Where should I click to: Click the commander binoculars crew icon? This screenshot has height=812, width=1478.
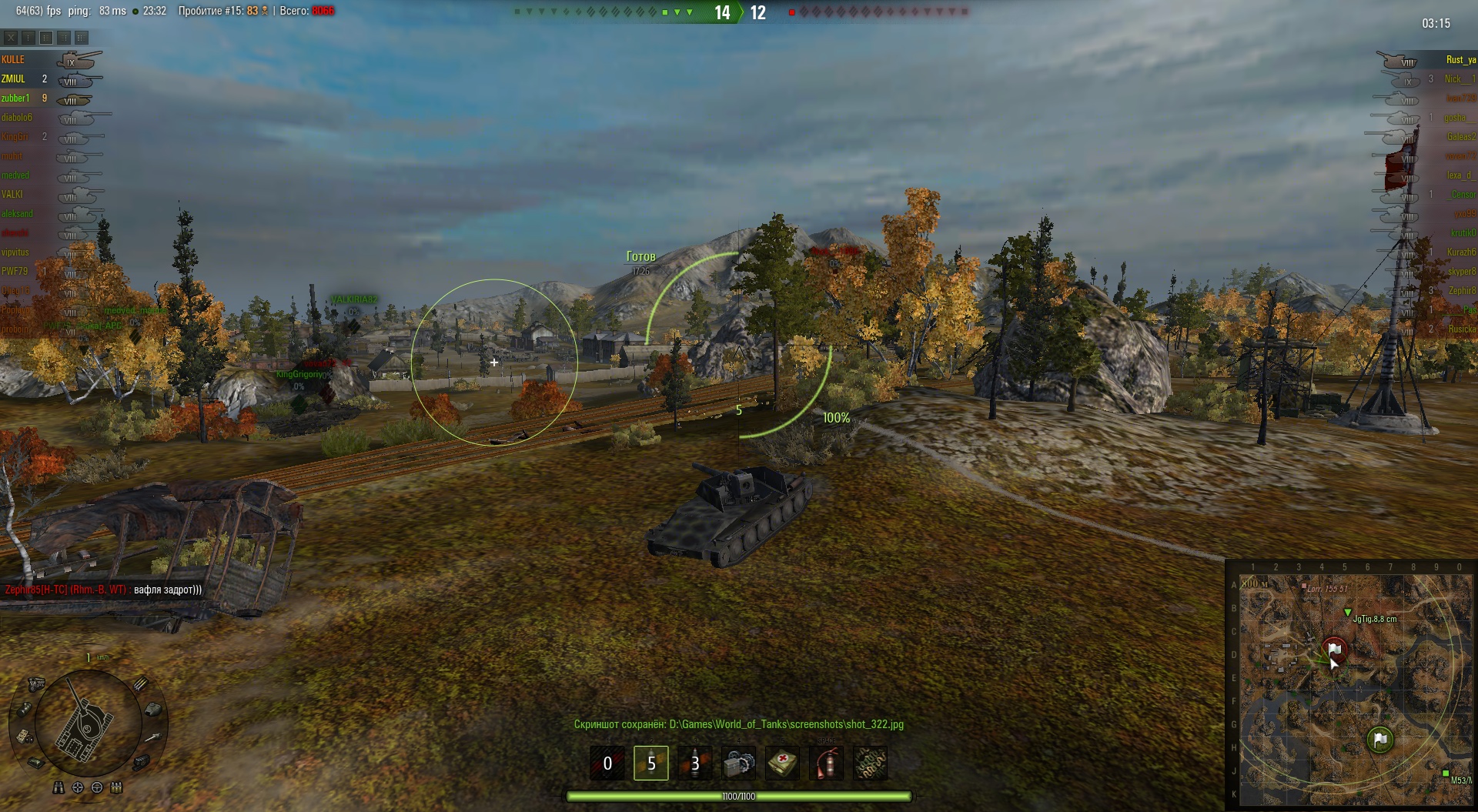tap(59, 787)
